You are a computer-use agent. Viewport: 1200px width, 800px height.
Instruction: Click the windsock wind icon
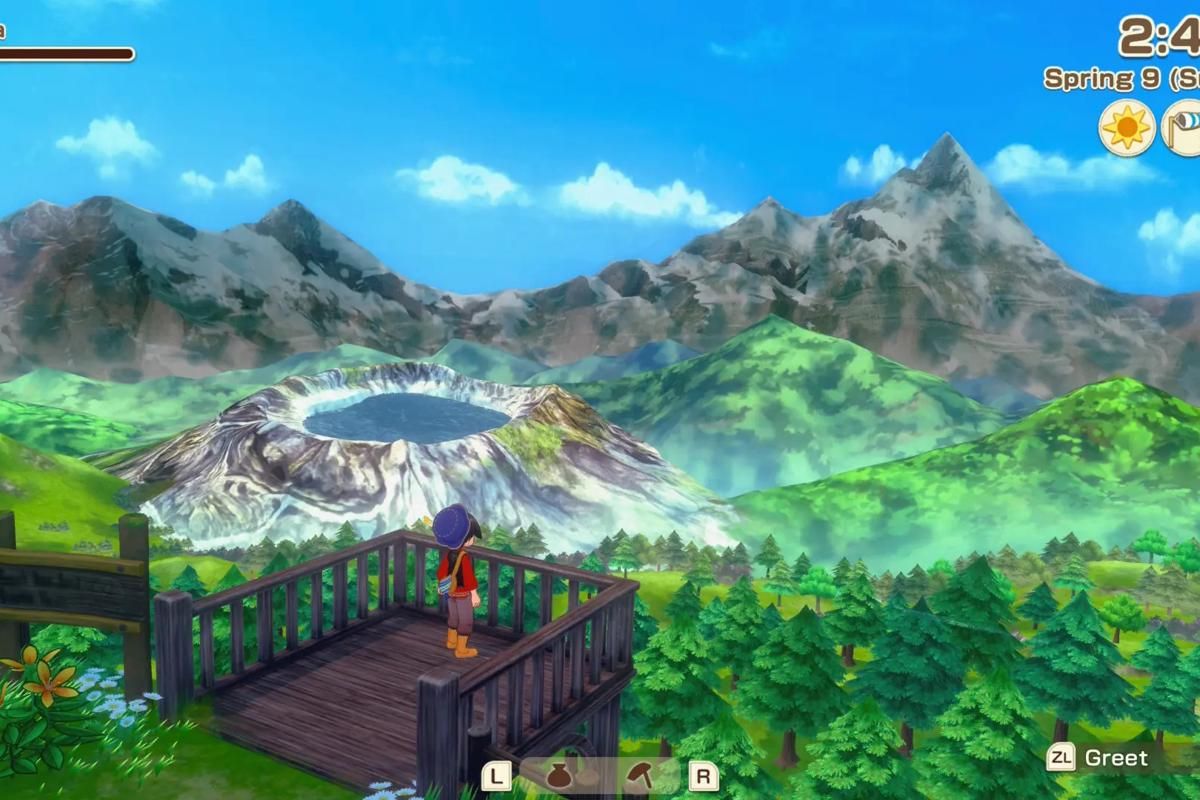click(1182, 128)
